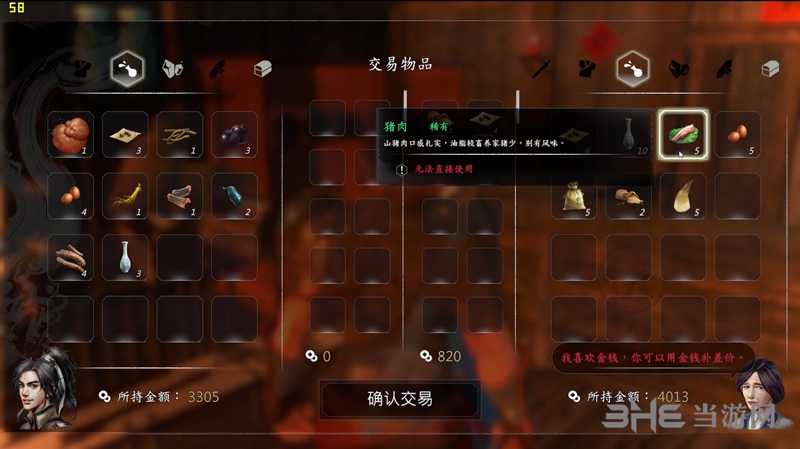Select the merchant's bamboo shoot

tap(683, 195)
